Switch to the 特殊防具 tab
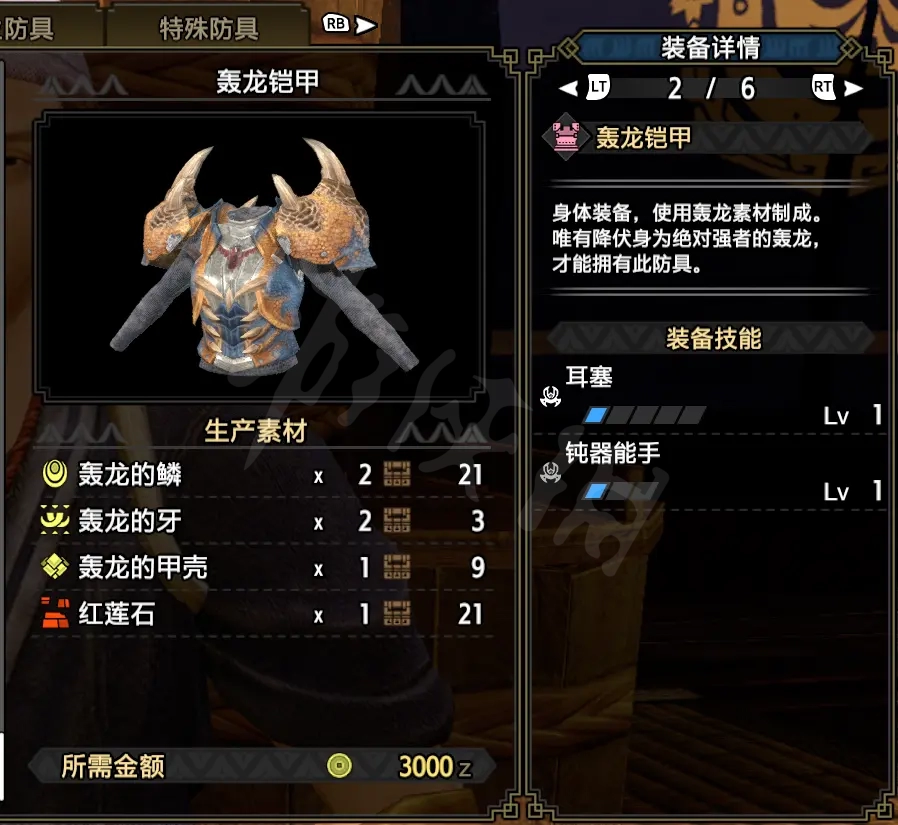Screen dimensions: 898x825 (x=208, y=28)
